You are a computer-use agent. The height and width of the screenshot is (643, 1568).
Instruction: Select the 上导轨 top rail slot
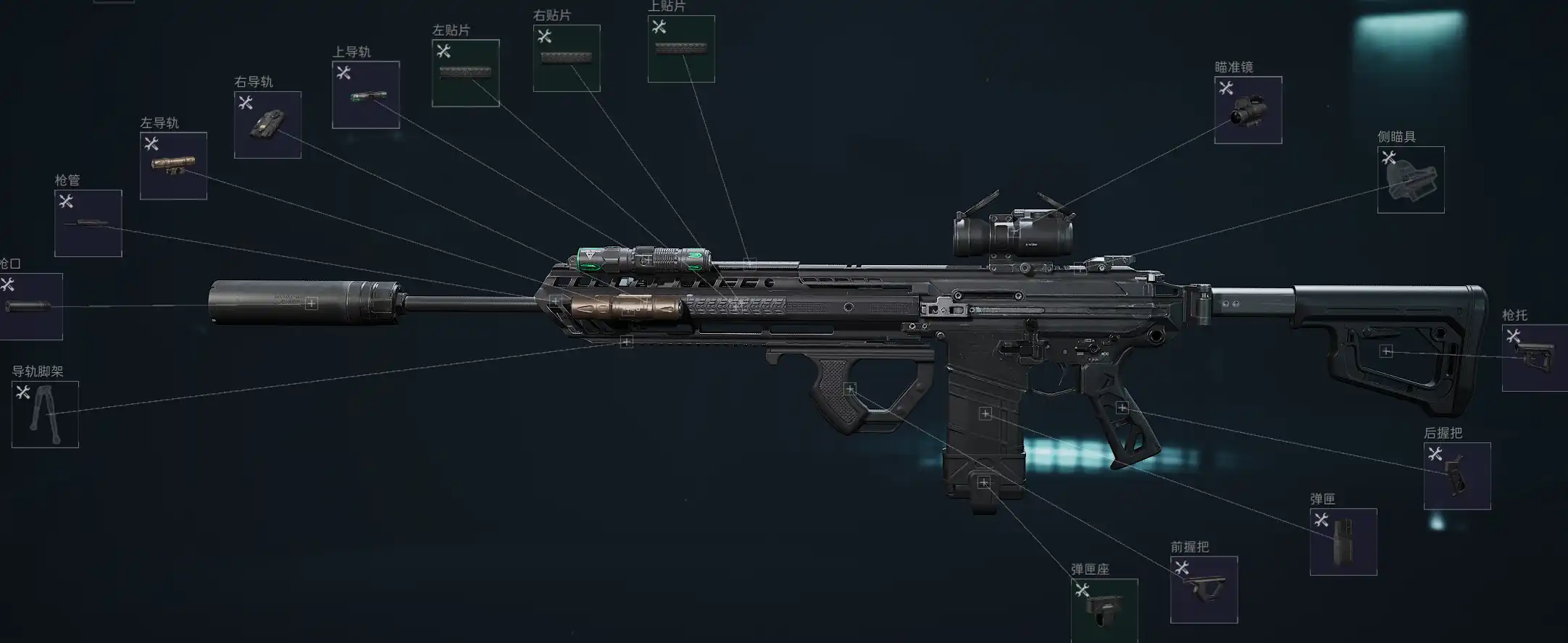(366, 95)
